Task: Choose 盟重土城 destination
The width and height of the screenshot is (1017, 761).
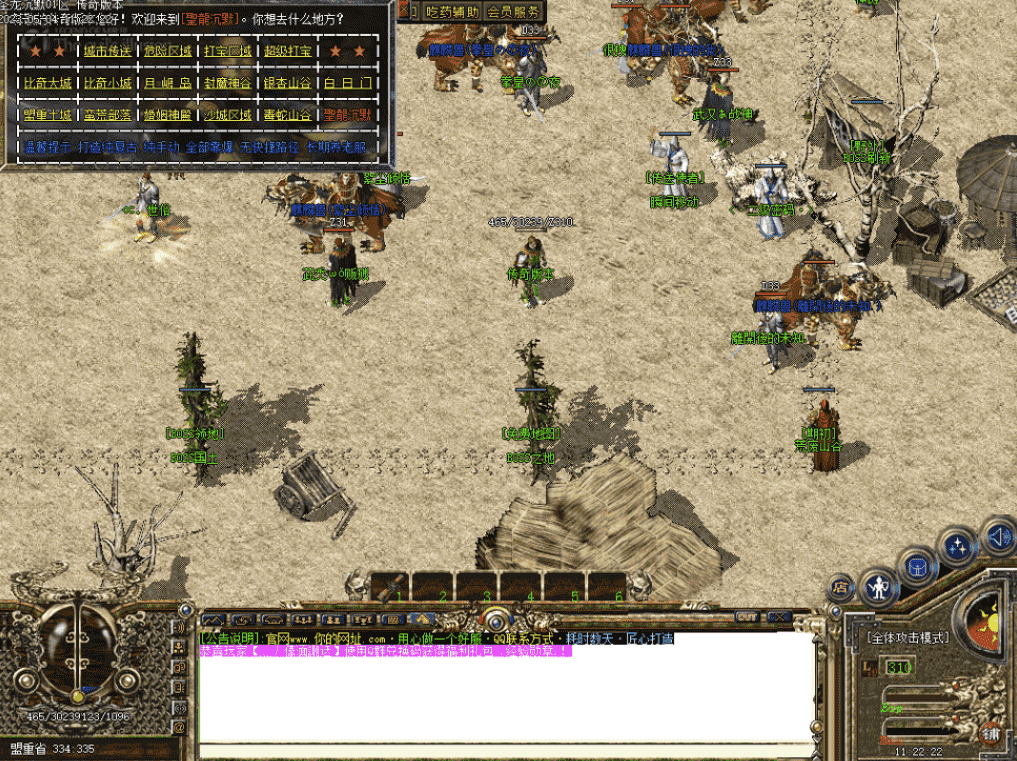Action: pos(45,115)
